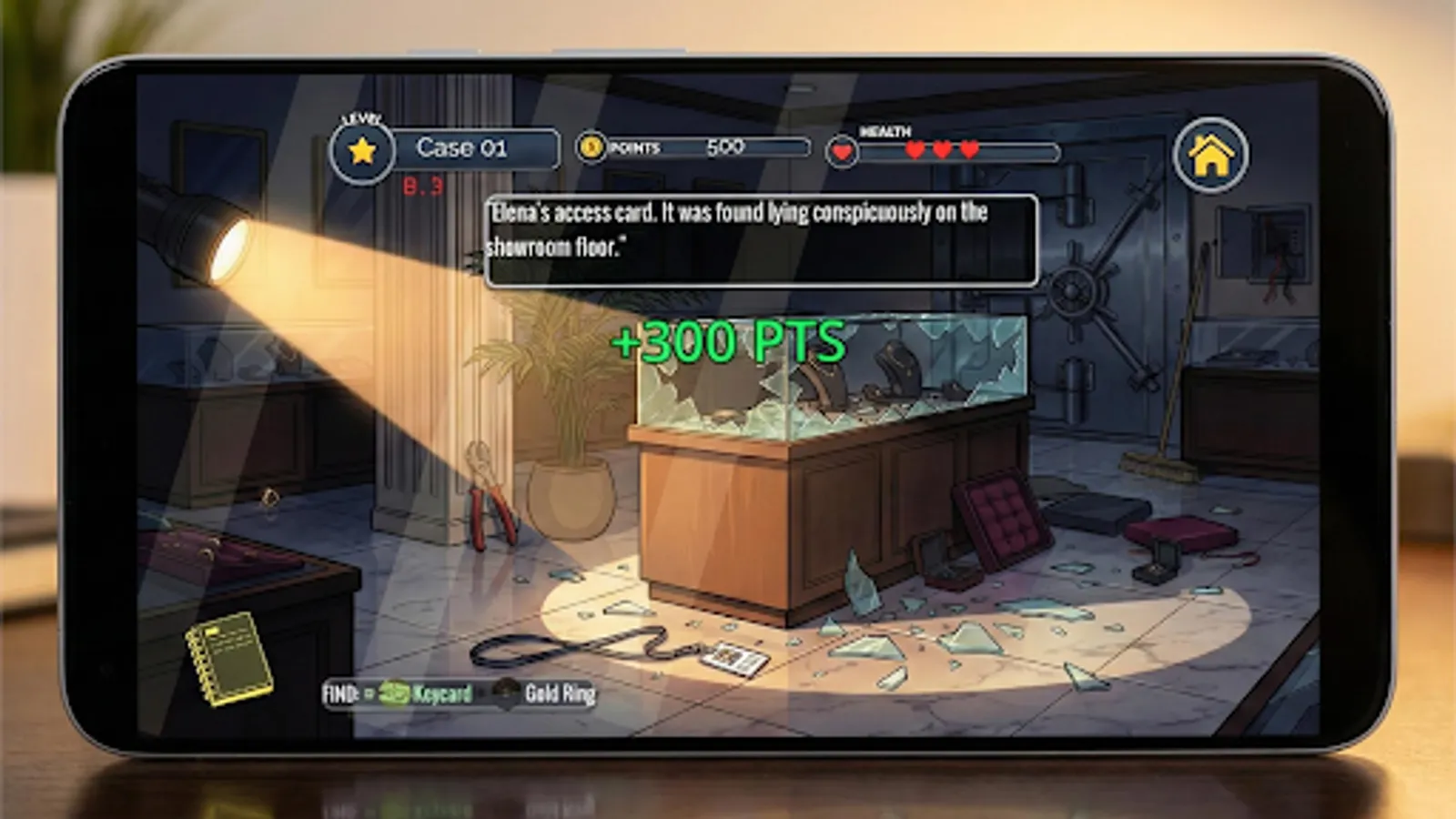Dismiss Elena's access card message box

pos(763,240)
